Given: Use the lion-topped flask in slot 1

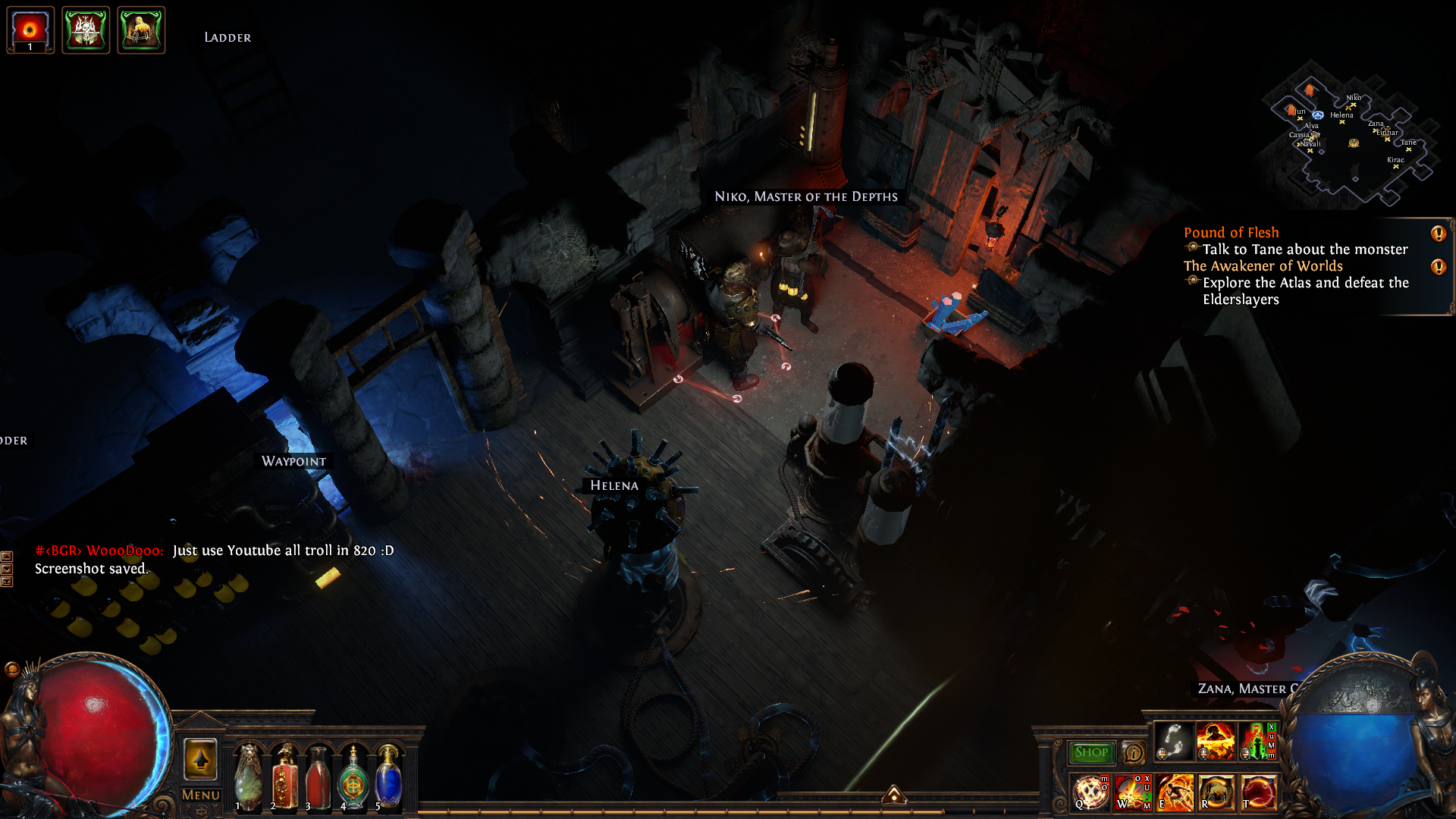Looking at the screenshot, I should [247, 777].
